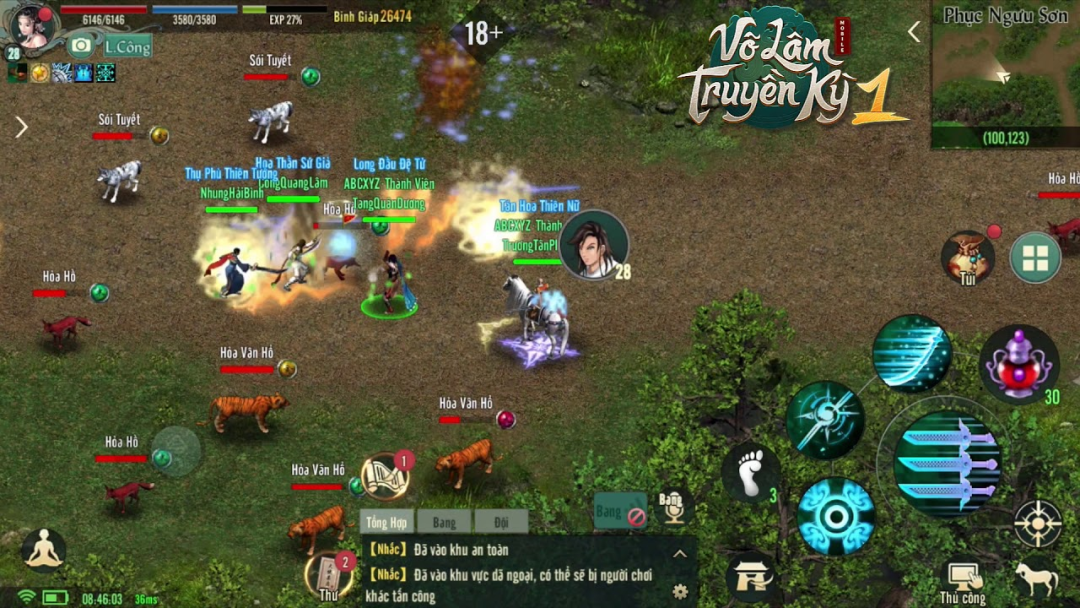Image resolution: width=1080 pixels, height=608 pixels.
Task: Collapse the minimap with the arrow
Action: [x=913, y=32]
